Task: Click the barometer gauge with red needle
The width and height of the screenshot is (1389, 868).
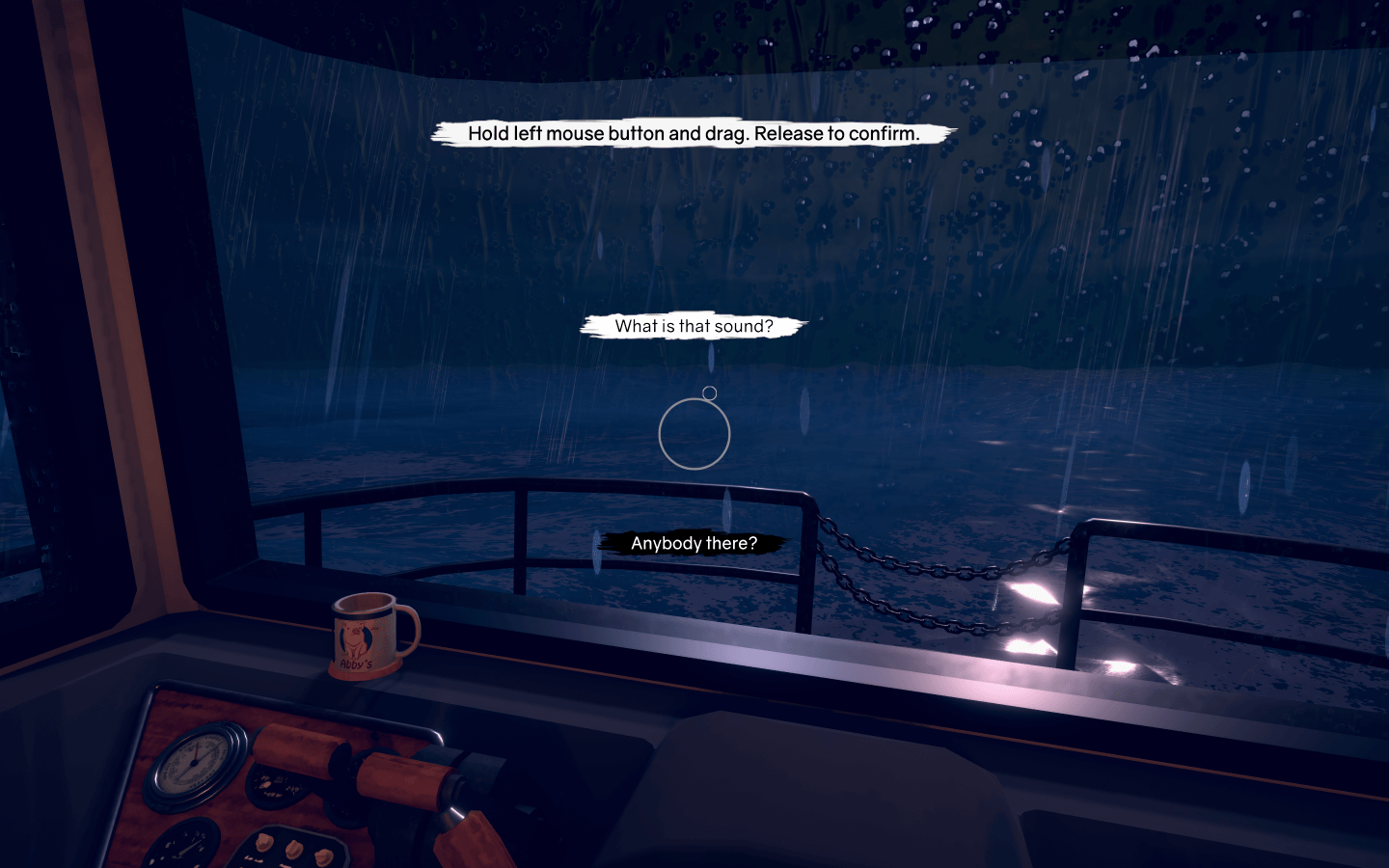Action: [192, 764]
